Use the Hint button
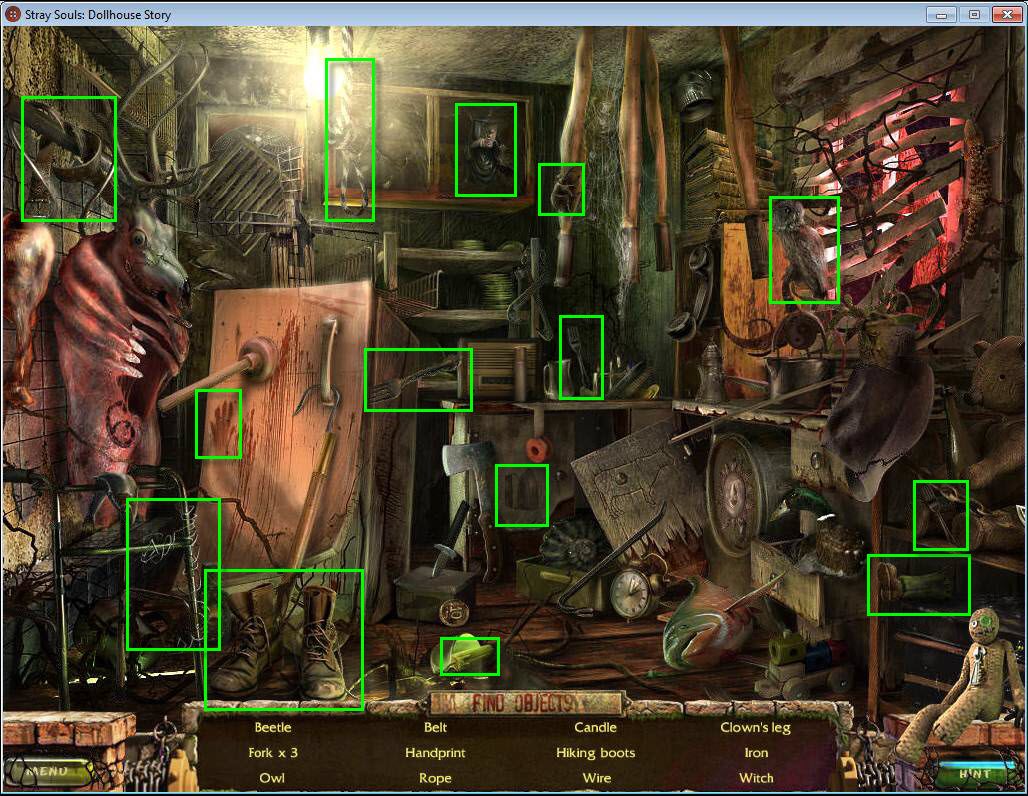 974,773
